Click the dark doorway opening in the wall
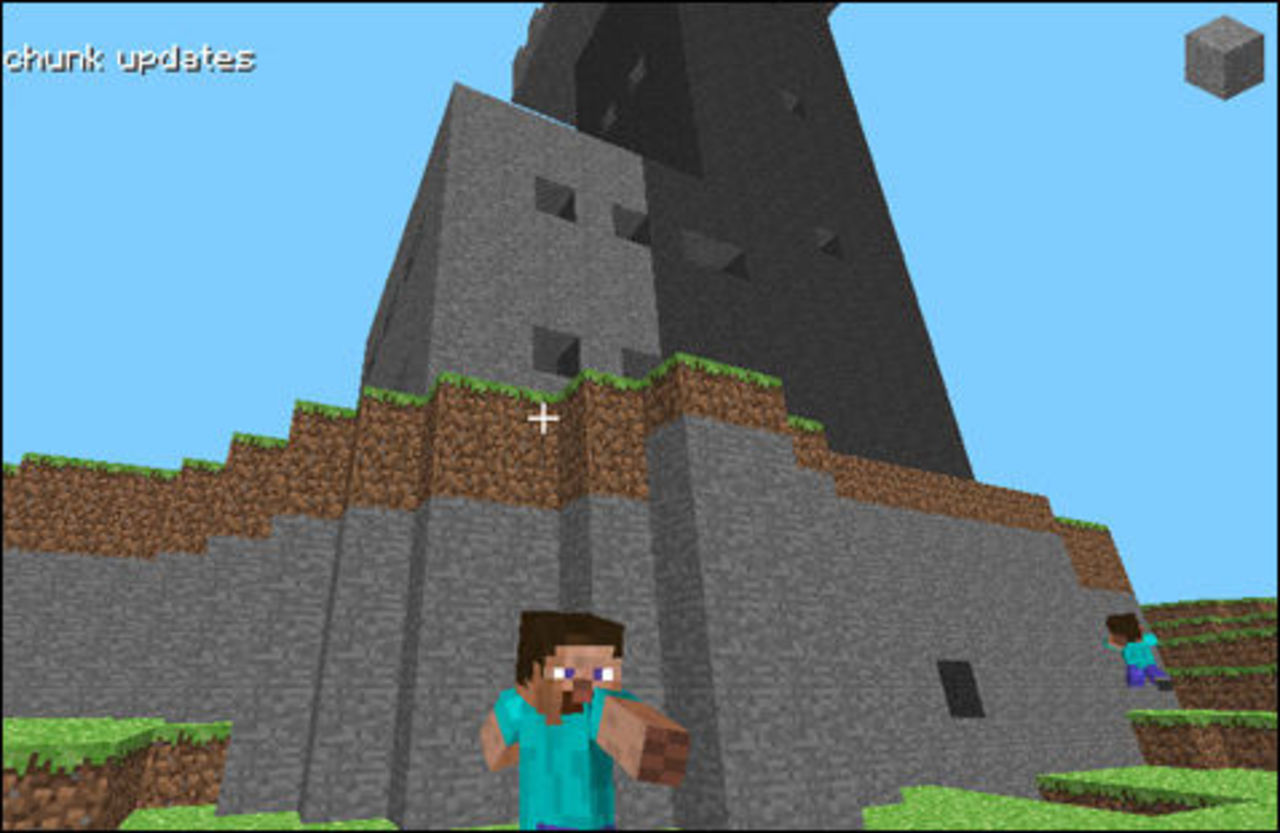1280x833 pixels. pos(960,690)
